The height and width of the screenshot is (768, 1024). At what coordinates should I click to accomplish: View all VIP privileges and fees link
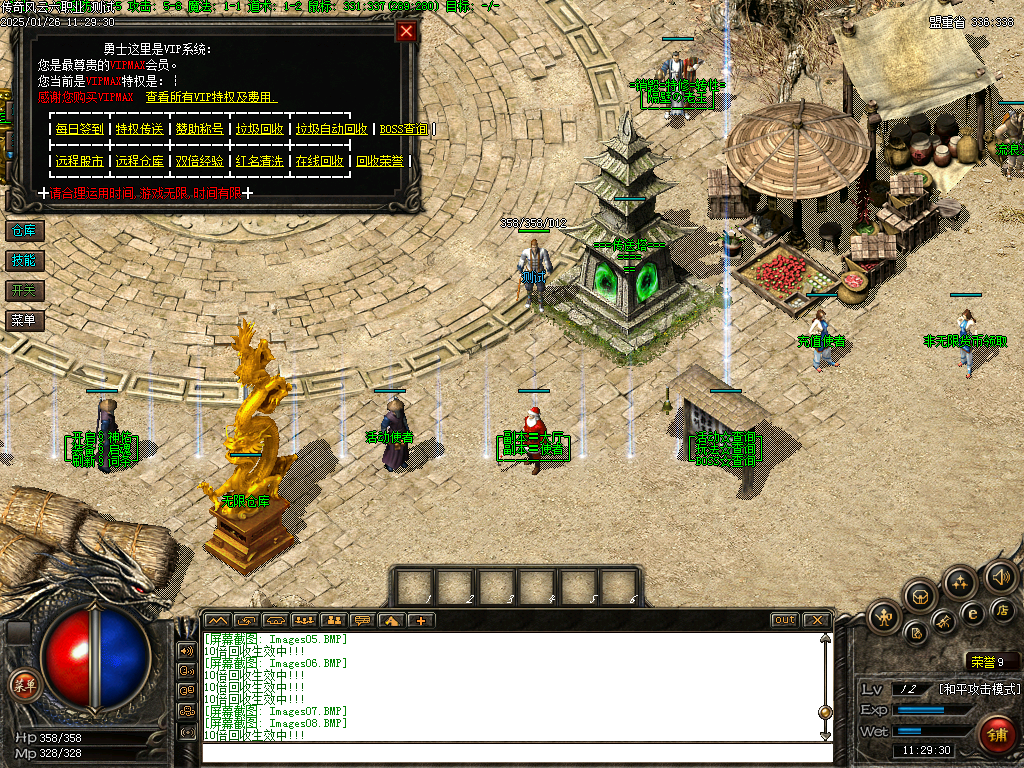(x=211, y=98)
